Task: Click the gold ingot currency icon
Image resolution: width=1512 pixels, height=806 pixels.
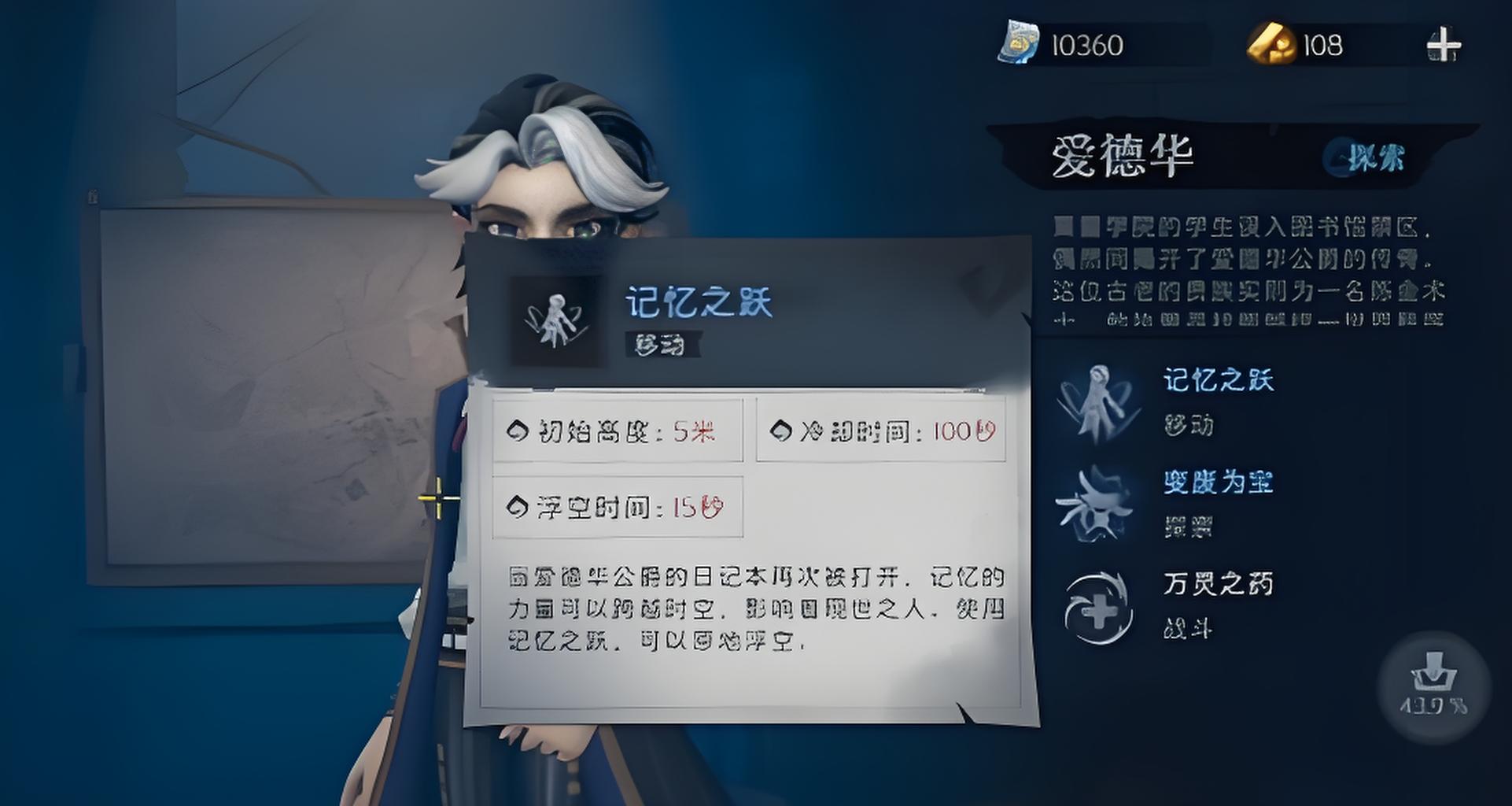Action: tap(1270, 43)
